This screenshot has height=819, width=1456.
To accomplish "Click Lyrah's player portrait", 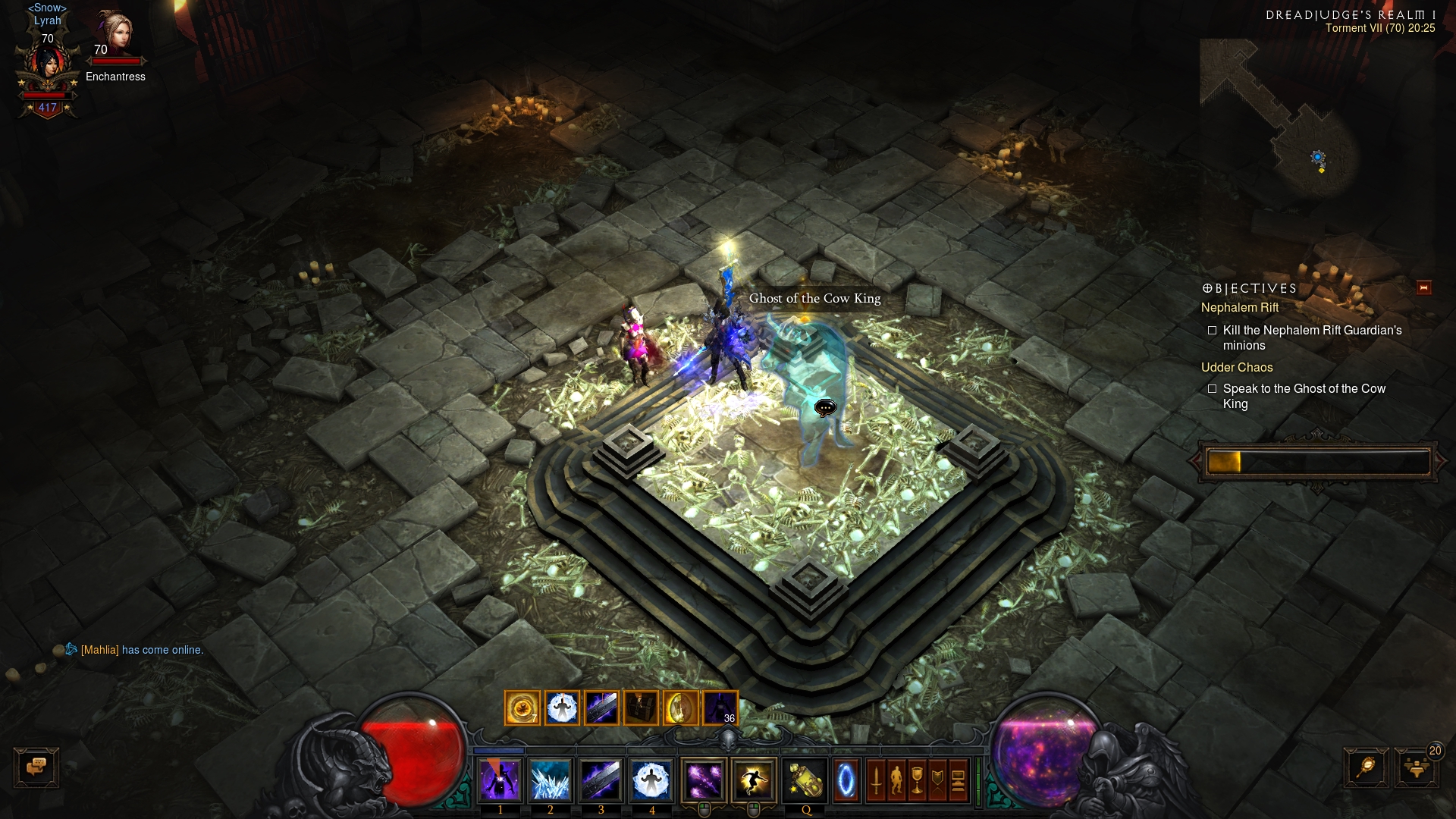I will (48, 68).
